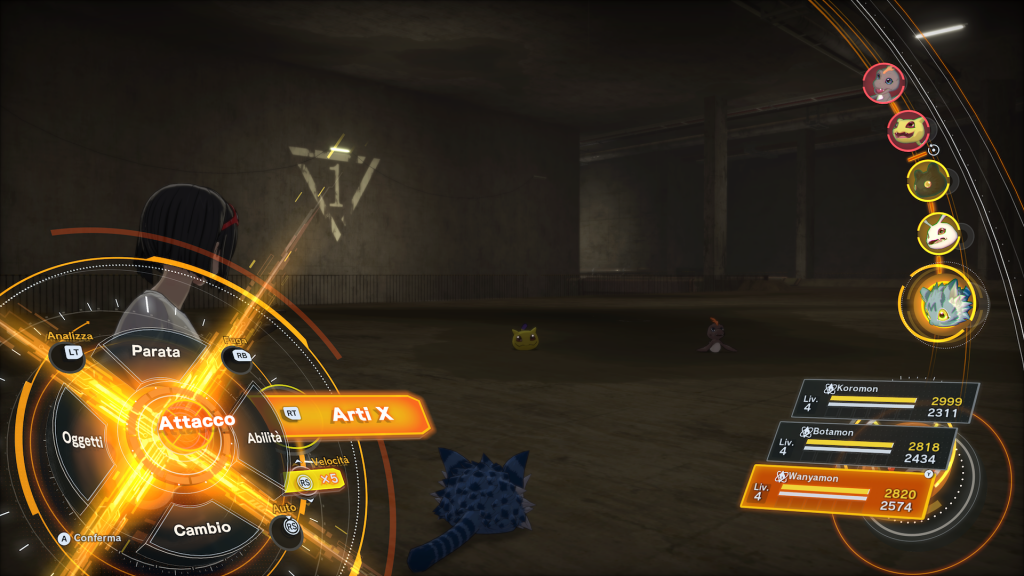Select the Attacco command in the wheel center
The height and width of the screenshot is (576, 1024).
tap(196, 422)
